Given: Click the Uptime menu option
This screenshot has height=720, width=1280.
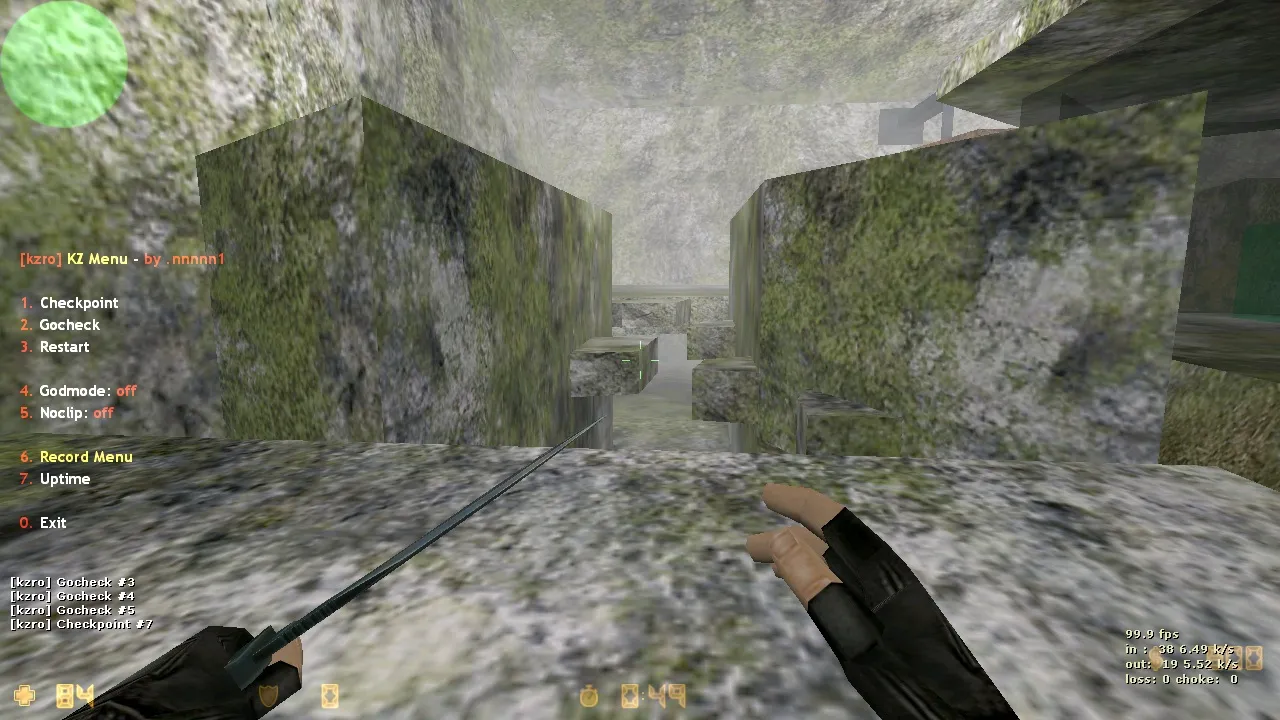Looking at the screenshot, I should pyautogui.click(x=65, y=478).
